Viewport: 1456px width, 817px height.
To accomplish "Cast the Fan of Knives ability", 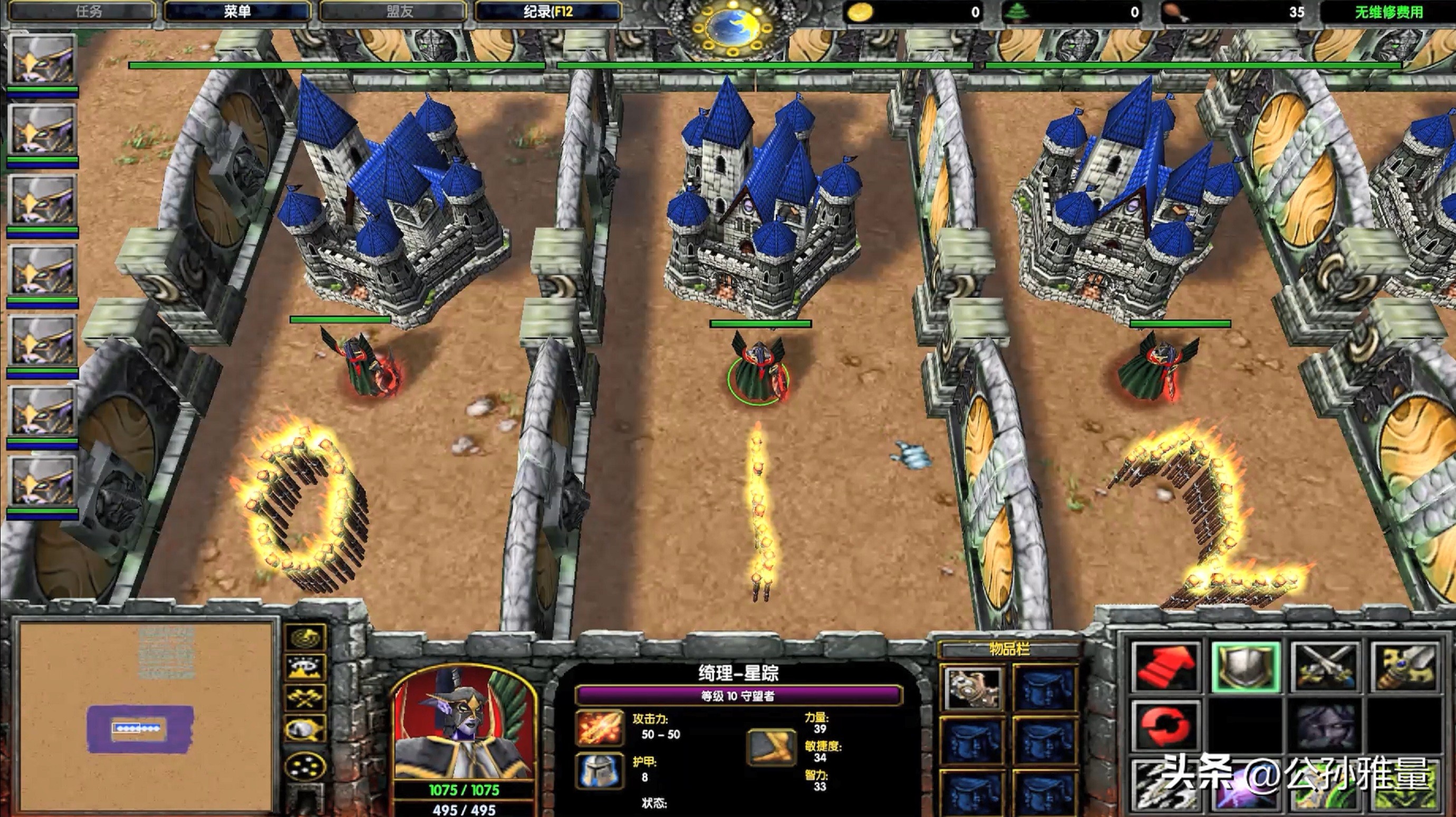I will pyautogui.click(x=1165, y=787).
